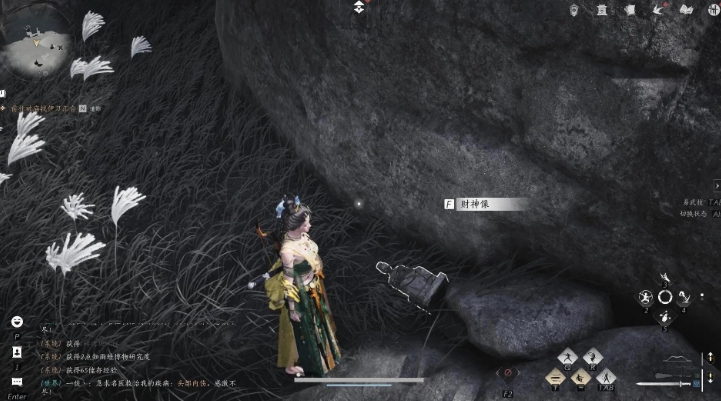The width and height of the screenshot is (721, 401).
Task: Open the emoji face chat button
Action: 17,322
